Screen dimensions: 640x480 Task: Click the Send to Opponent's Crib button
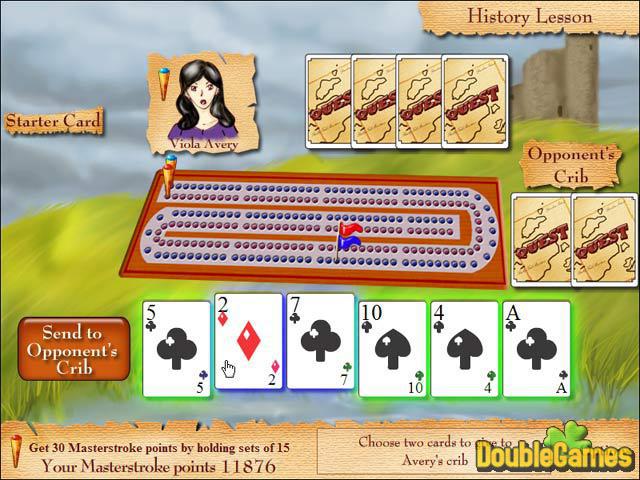[73, 348]
